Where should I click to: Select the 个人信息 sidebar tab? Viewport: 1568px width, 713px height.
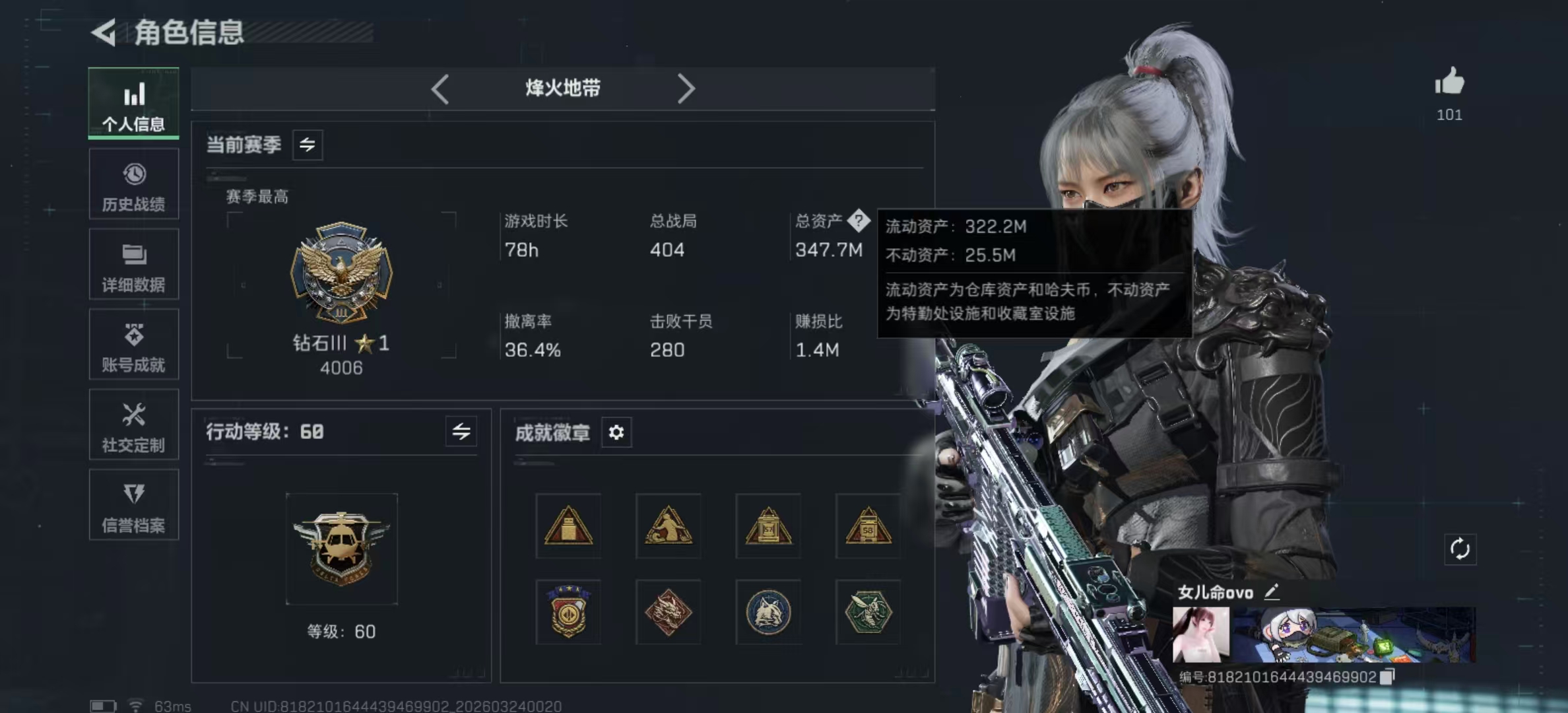click(134, 104)
